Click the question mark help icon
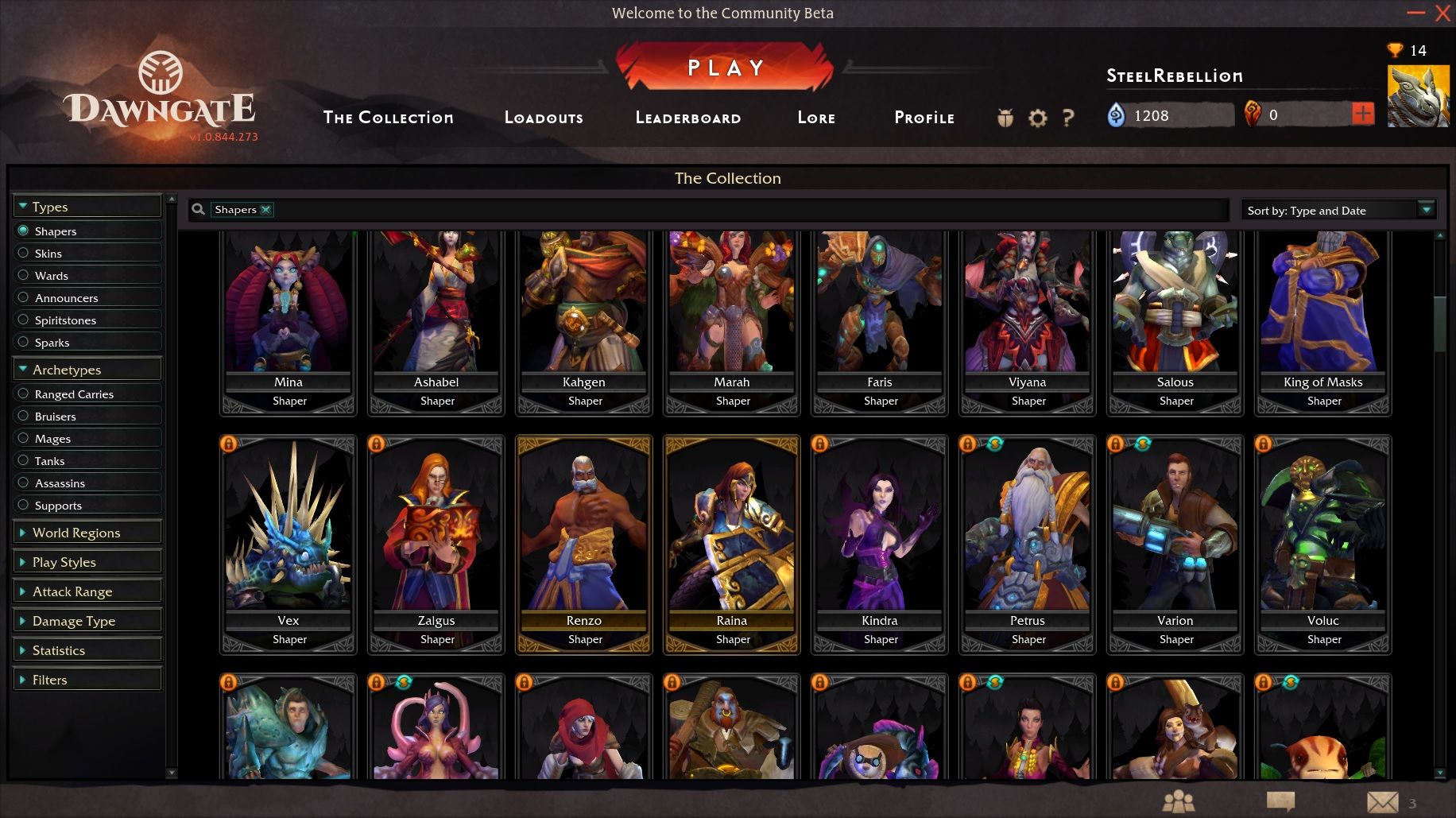 tap(1068, 118)
